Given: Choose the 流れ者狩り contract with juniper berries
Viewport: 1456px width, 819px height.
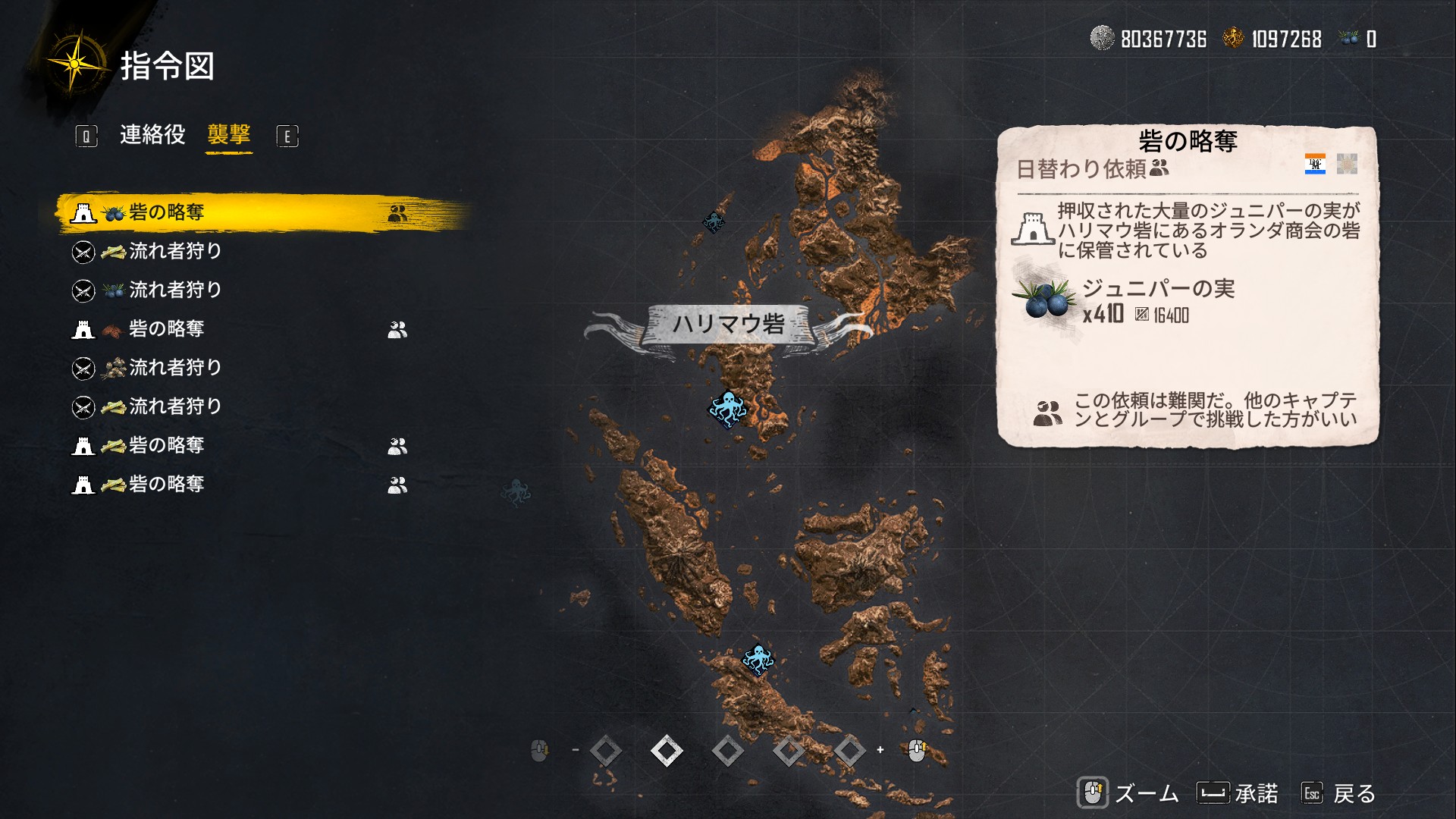Looking at the screenshot, I should pos(174,290).
